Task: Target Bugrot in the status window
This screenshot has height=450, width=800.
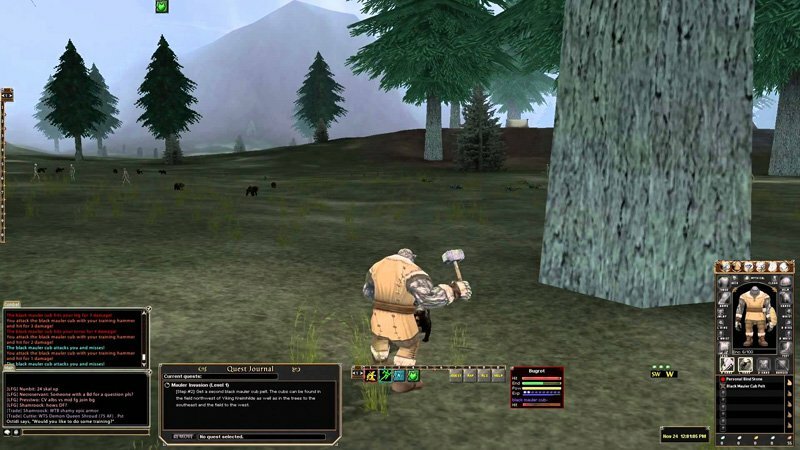Action: click(x=537, y=371)
